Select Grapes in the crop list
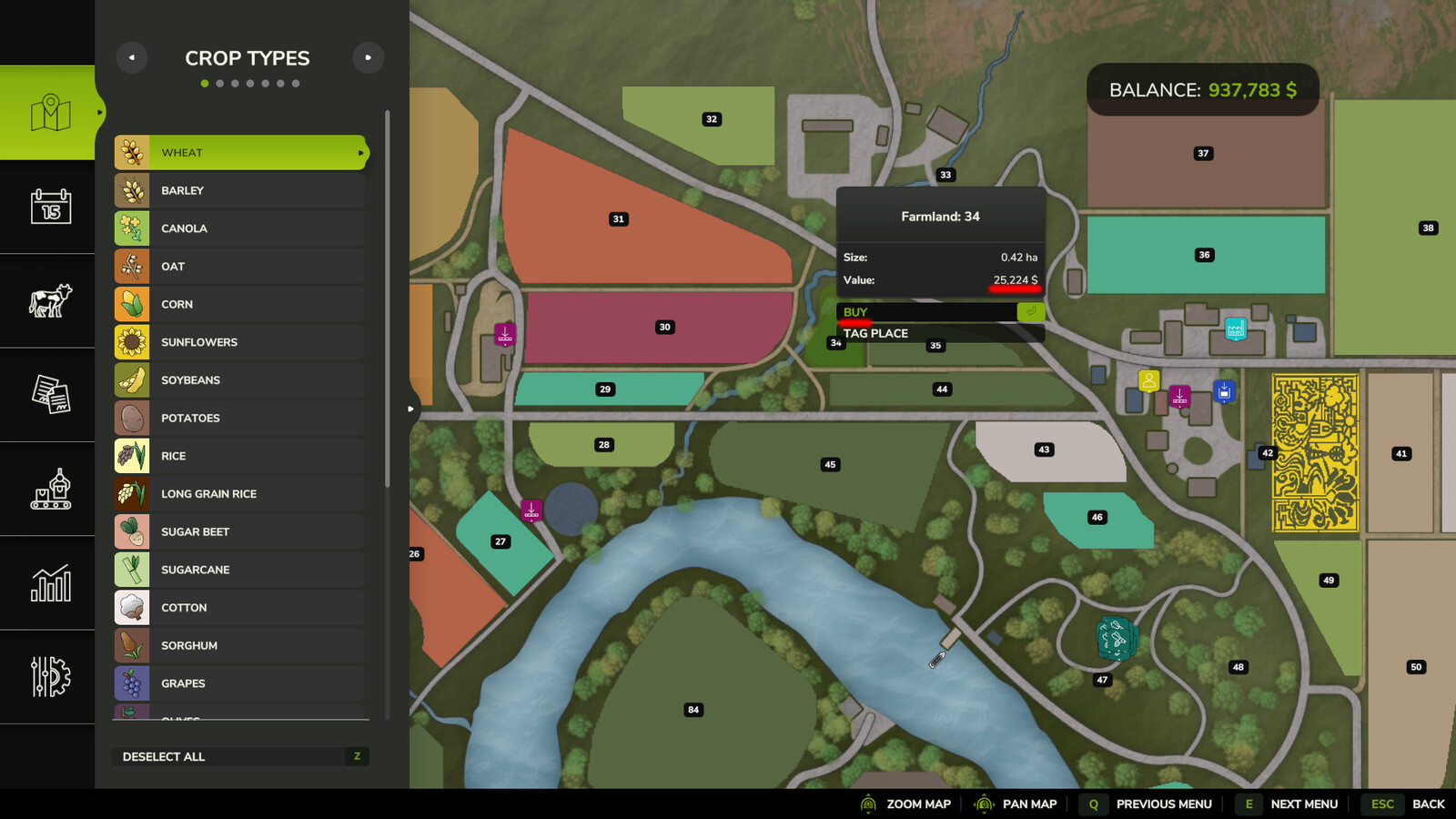The width and height of the screenshot is (1456, 819). [240, 683]
